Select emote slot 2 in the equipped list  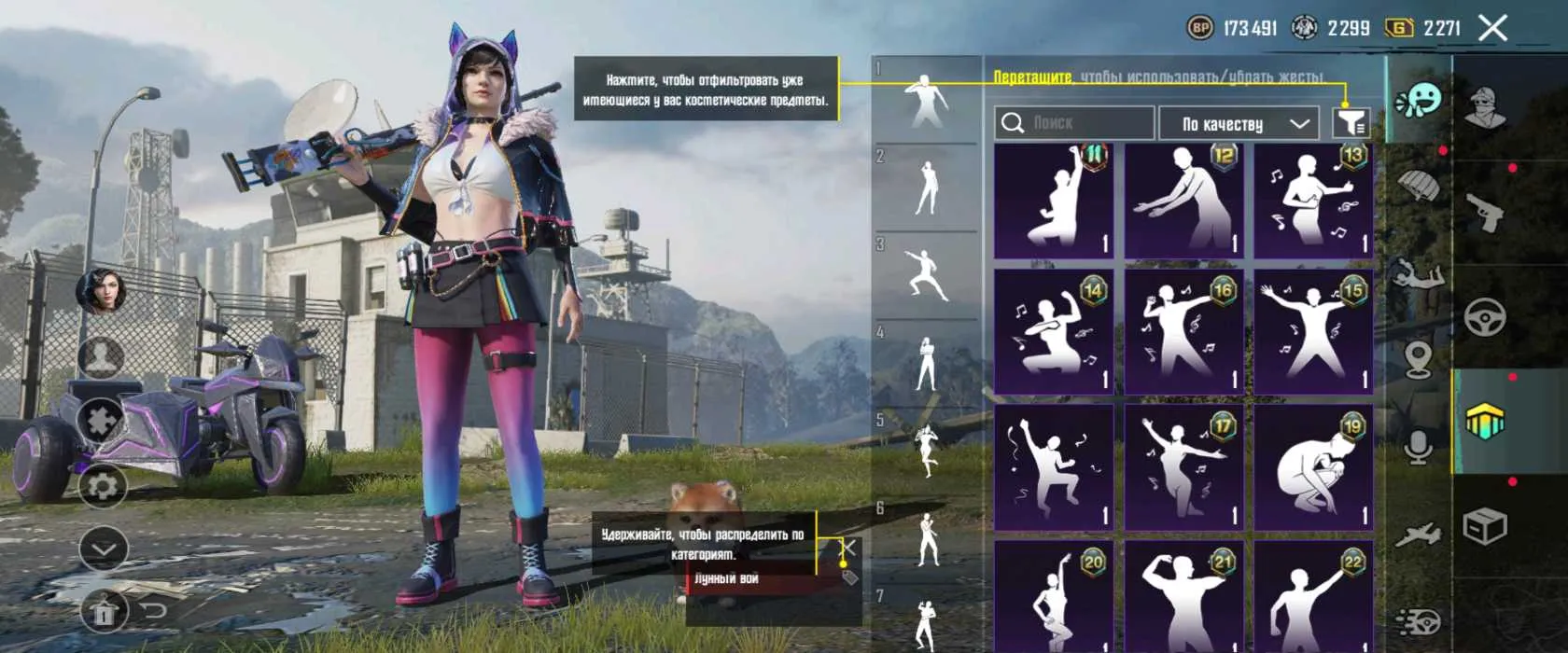(x=927, y=188)
